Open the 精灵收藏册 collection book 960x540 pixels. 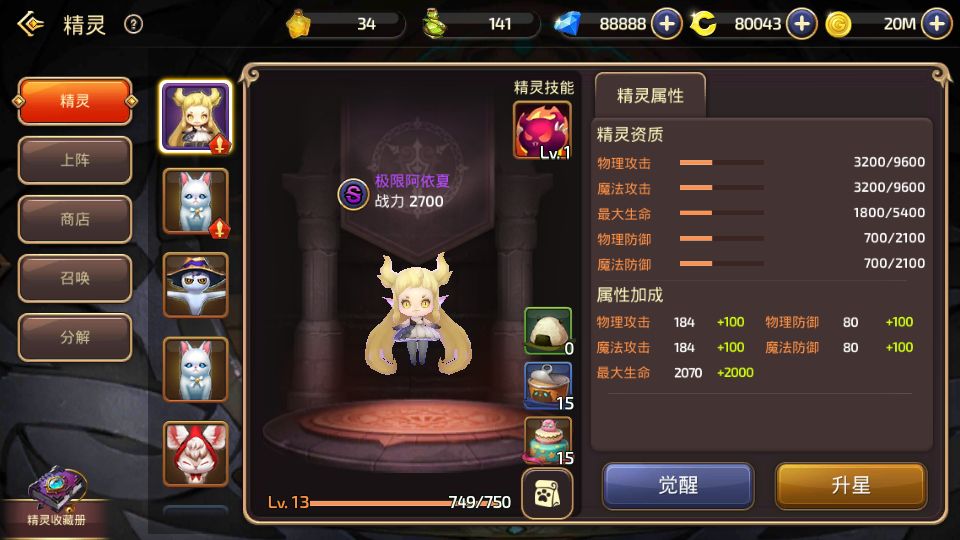(56, 500)
